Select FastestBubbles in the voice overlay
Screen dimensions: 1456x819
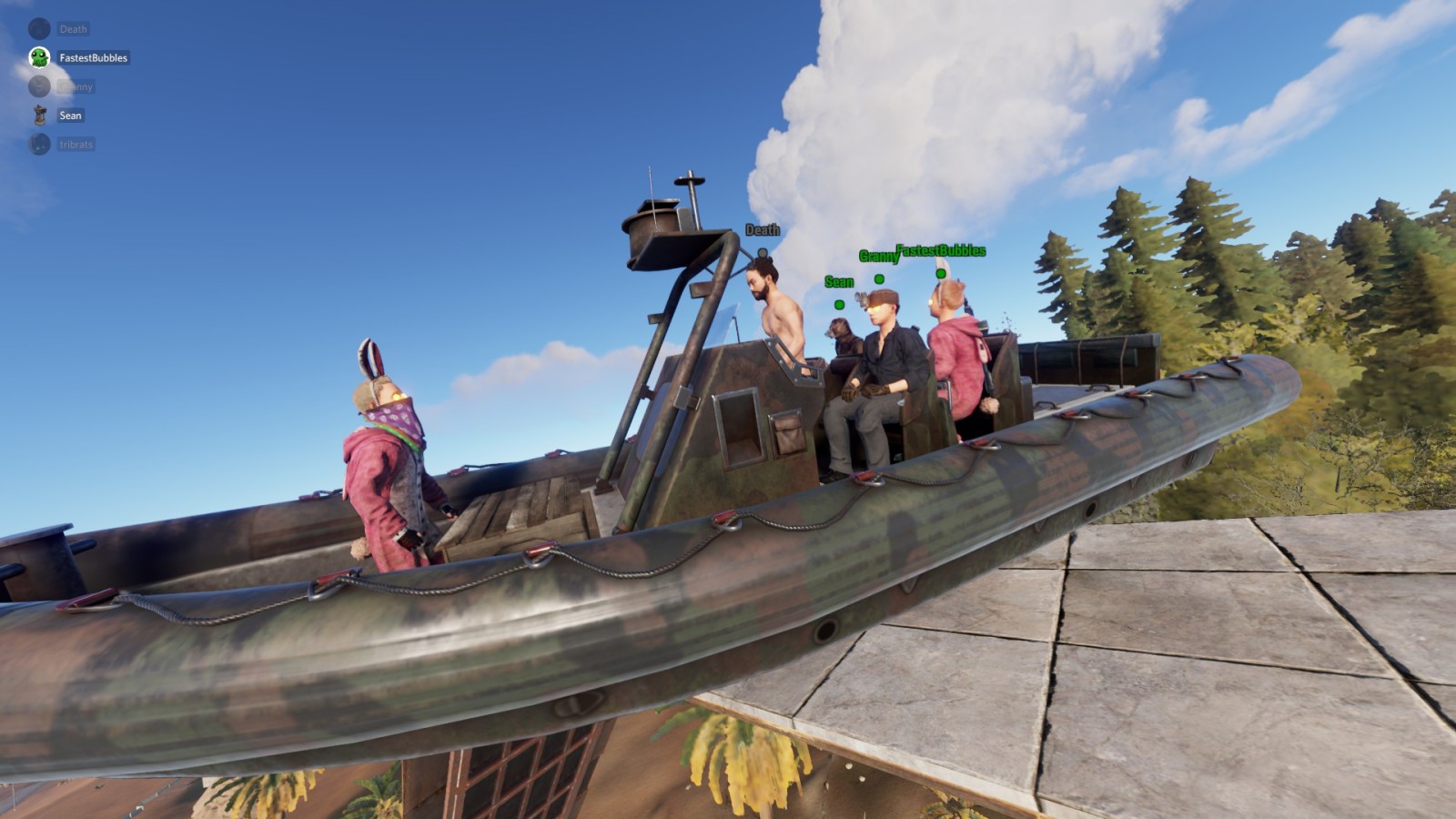click(92, 57)
